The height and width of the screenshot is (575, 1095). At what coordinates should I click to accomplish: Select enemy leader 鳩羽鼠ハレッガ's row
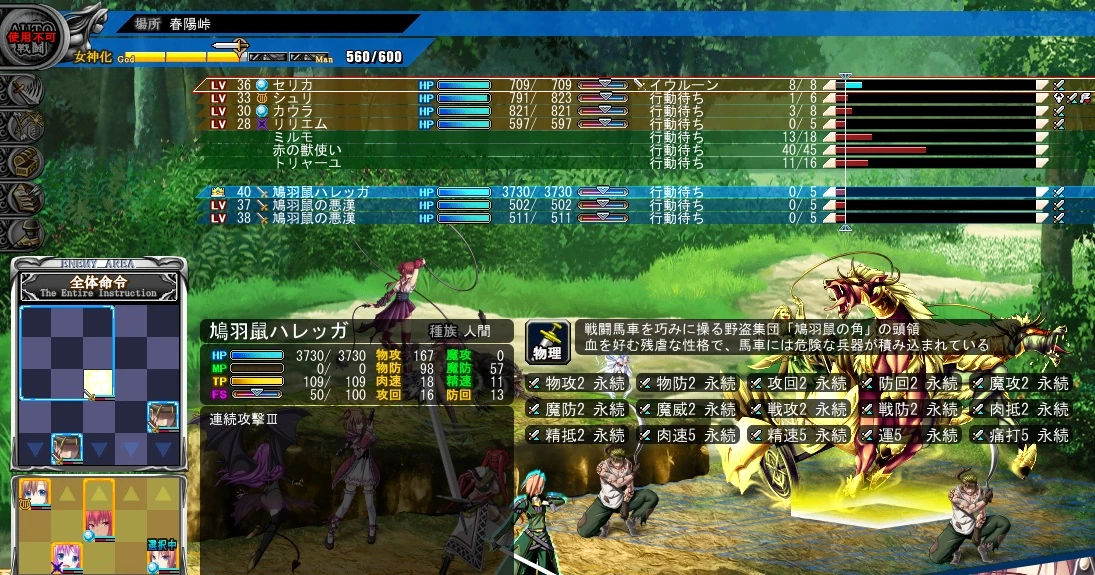[x=320, y=191]
